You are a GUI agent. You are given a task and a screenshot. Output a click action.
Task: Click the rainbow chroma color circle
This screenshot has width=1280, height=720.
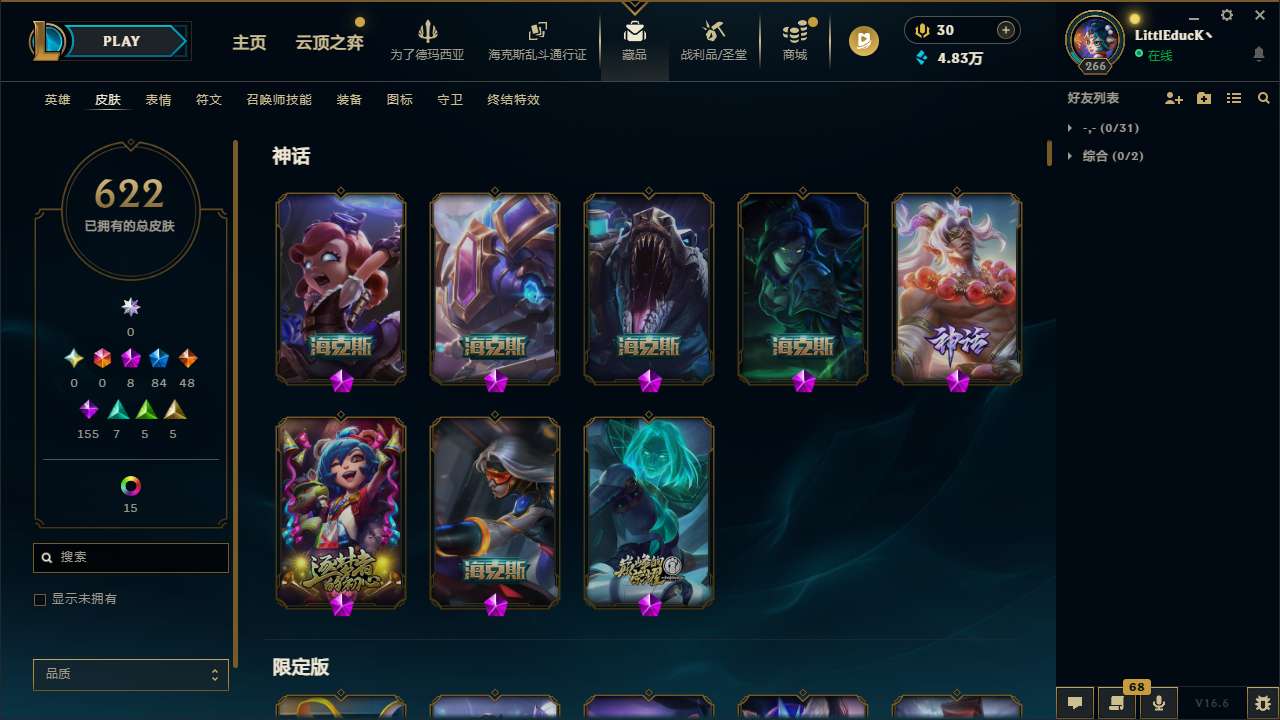click(130, 485)
